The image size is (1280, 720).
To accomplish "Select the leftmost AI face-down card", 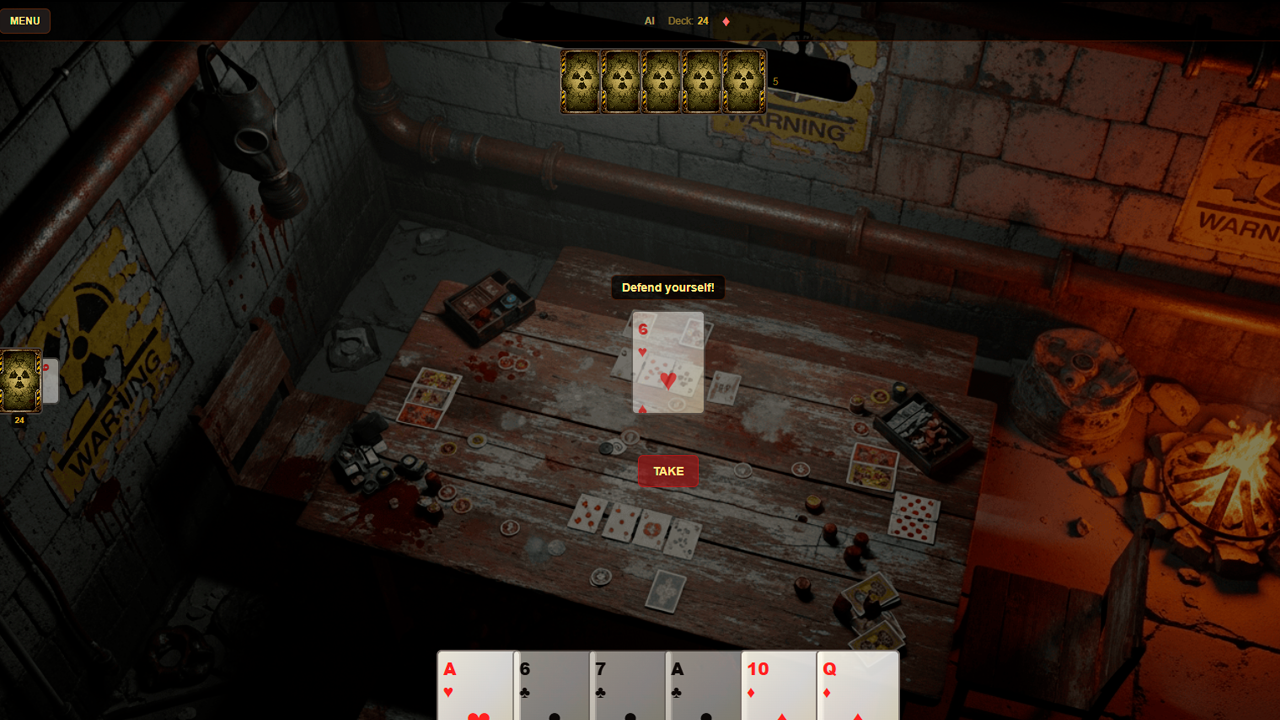I will (581, 80).
